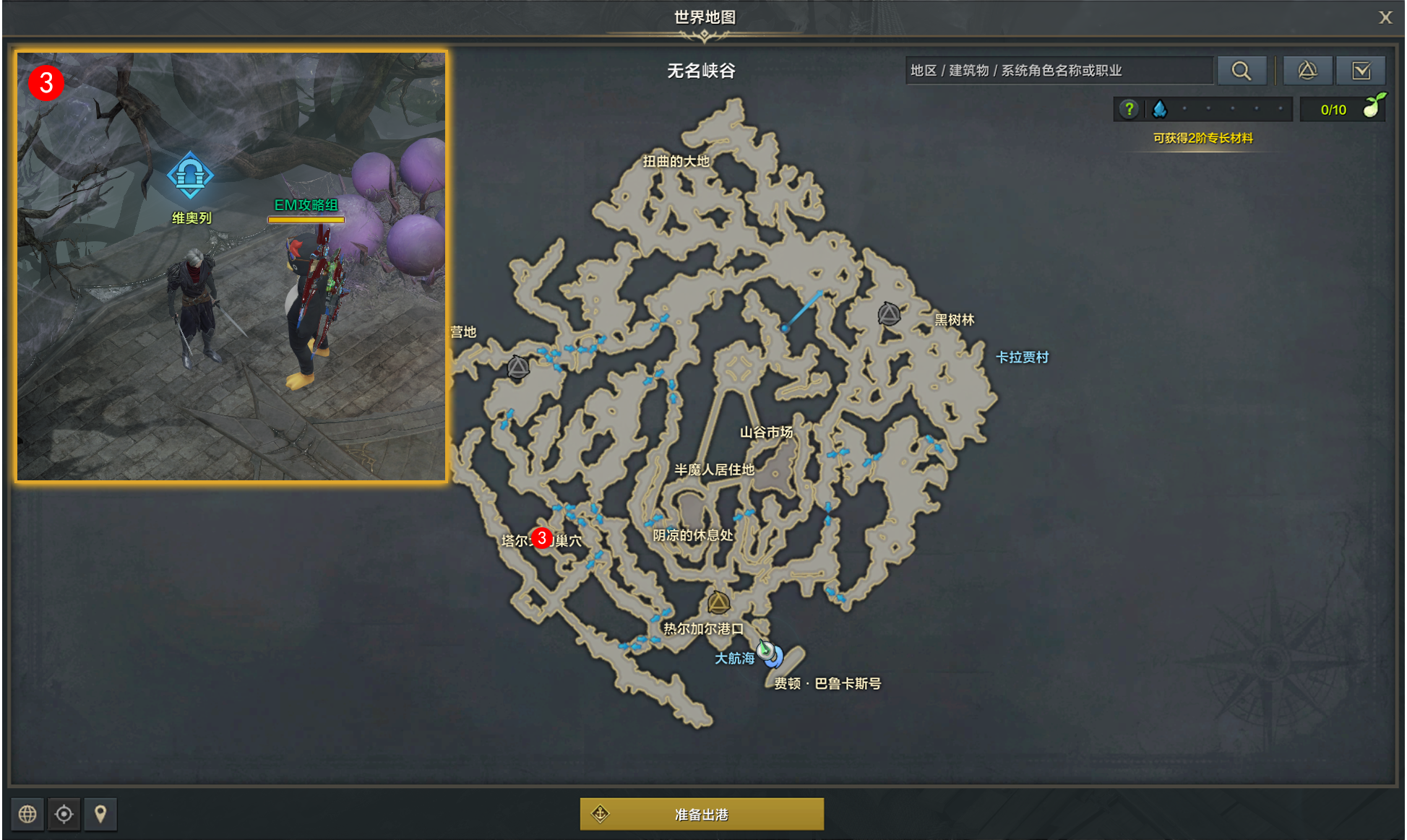Close the world map window
The width and height of the screenshot is (1407, 840).
pos(1385,17)
